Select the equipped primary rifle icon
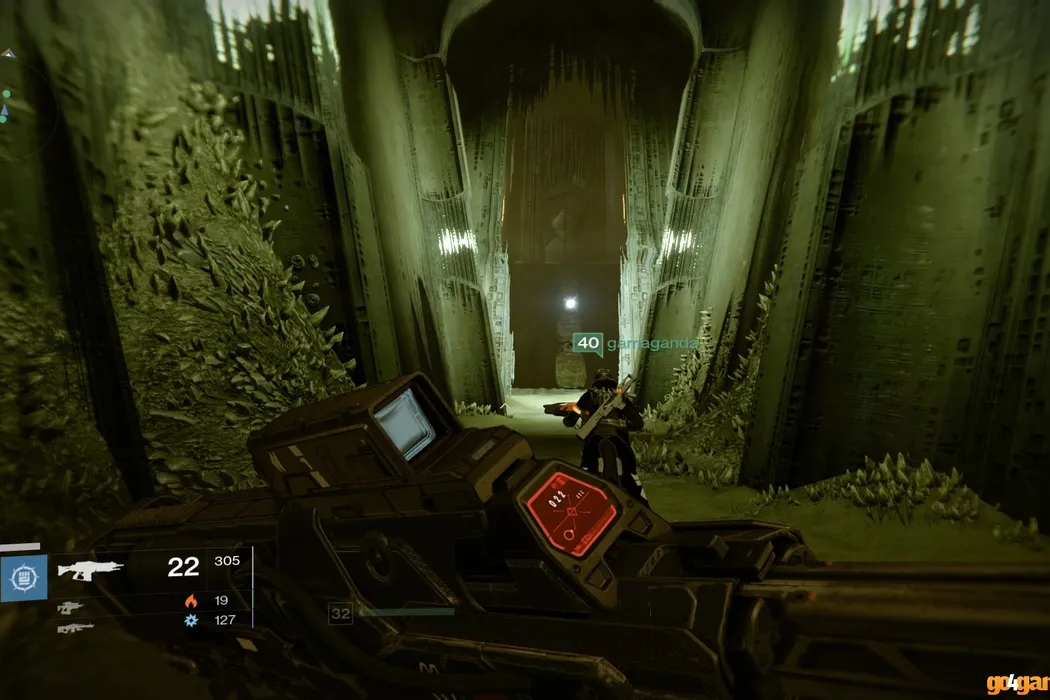The image size is (1050, 700). (90, 569)
